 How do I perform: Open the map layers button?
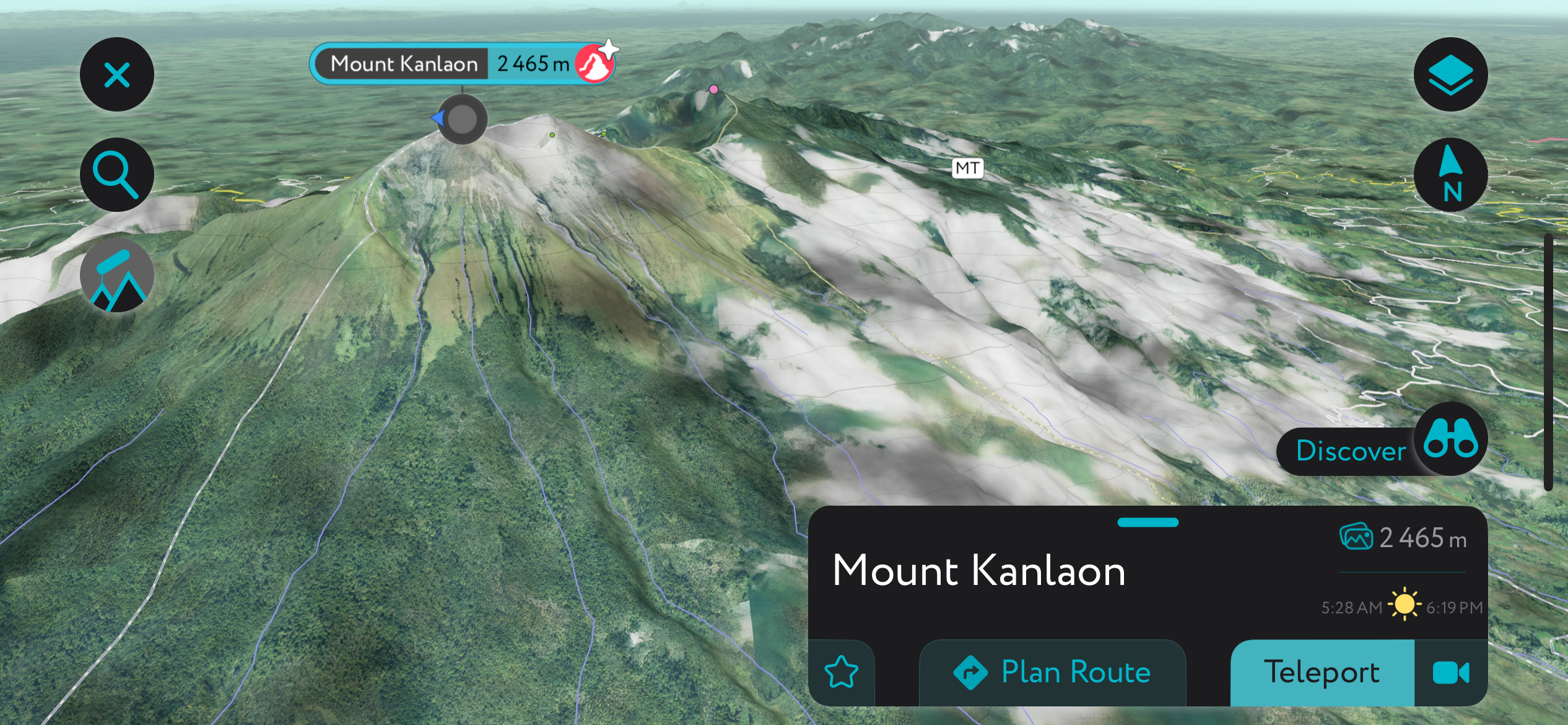[x=1450, y=75]
